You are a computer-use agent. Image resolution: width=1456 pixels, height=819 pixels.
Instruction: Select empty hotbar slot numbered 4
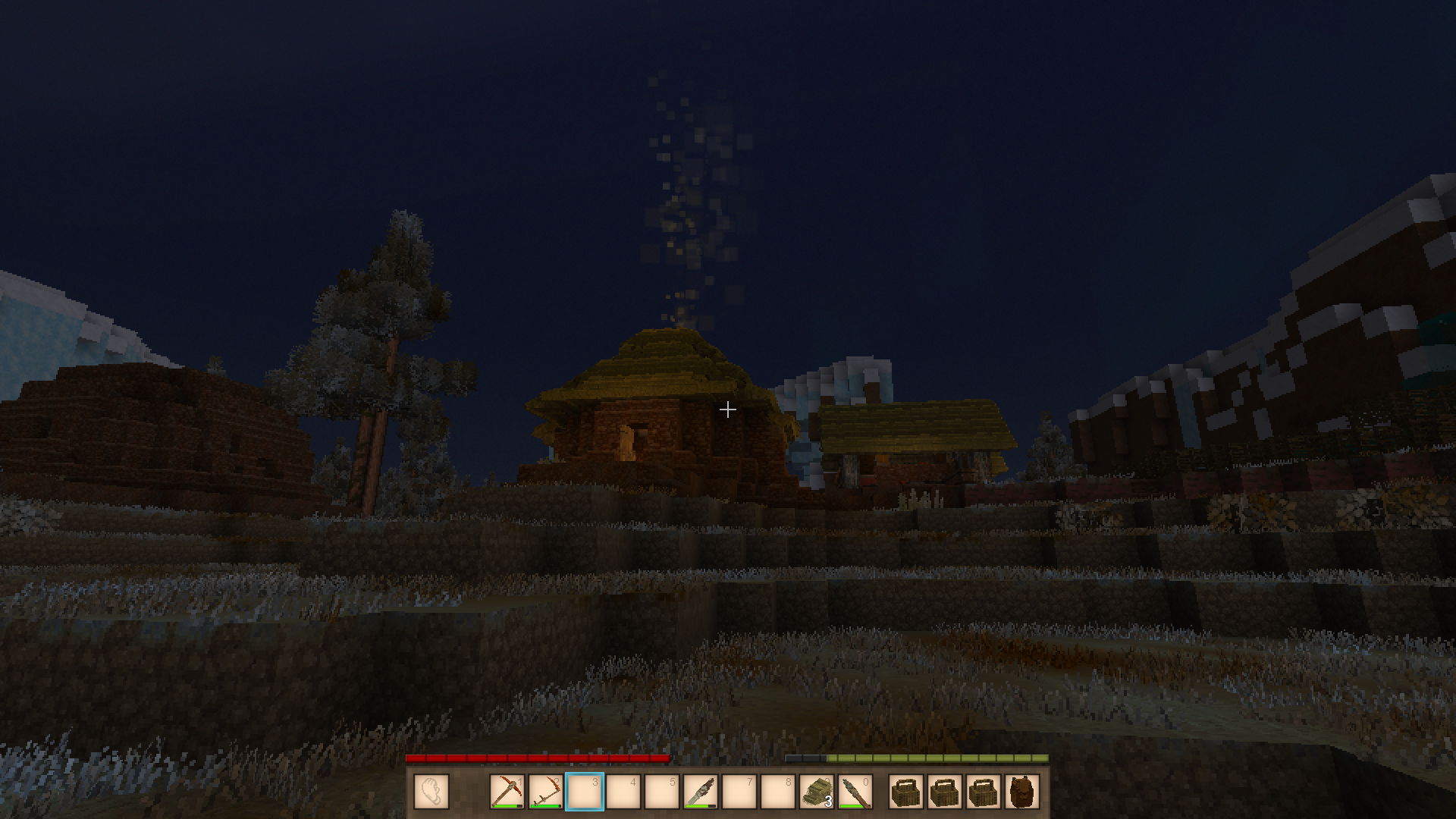pyautogui.click(x=623, y=792)
